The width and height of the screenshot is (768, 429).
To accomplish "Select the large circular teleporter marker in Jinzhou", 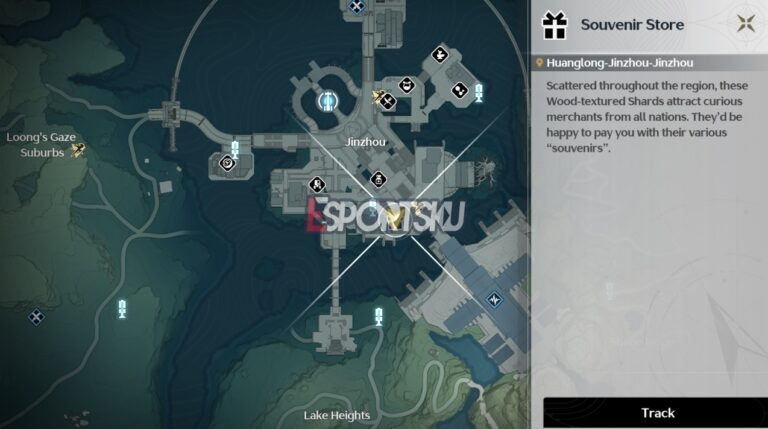I will click(327, 100).
